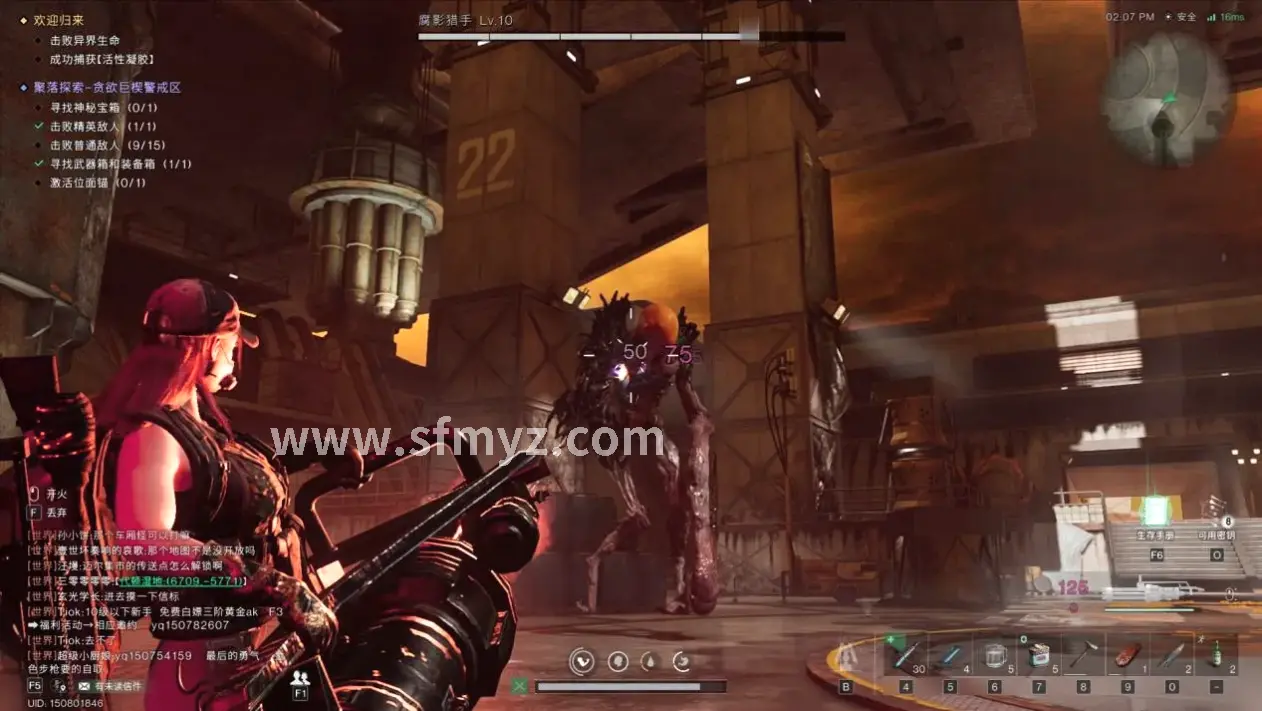1262x711 pixels.
Task: Open the team members icon
Action: coord(299,678)
